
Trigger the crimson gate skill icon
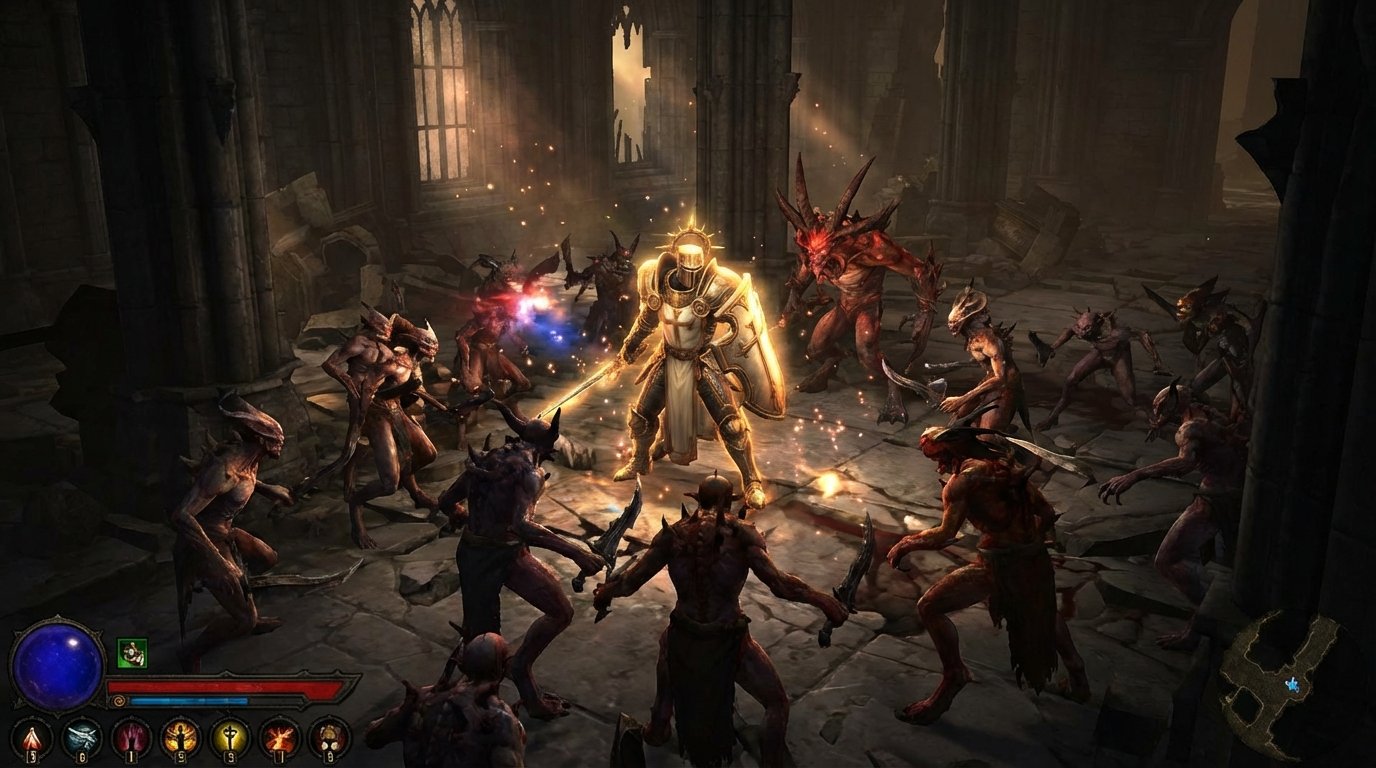(131, 738)
